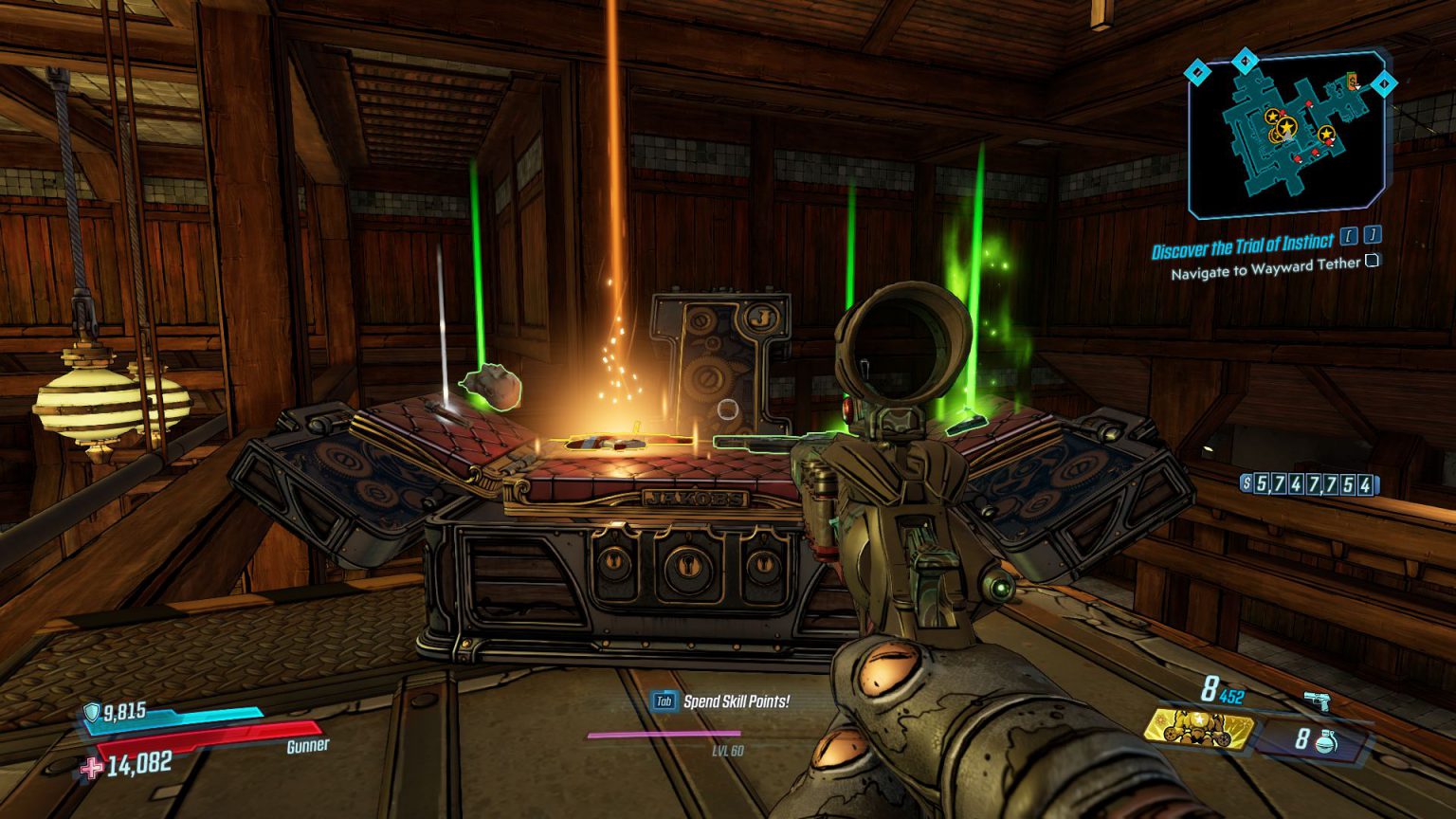Click the grenade icon beside the count 8
Image resolution: width=1456 pixels, height=819 pixels.
pos(1326,741)
